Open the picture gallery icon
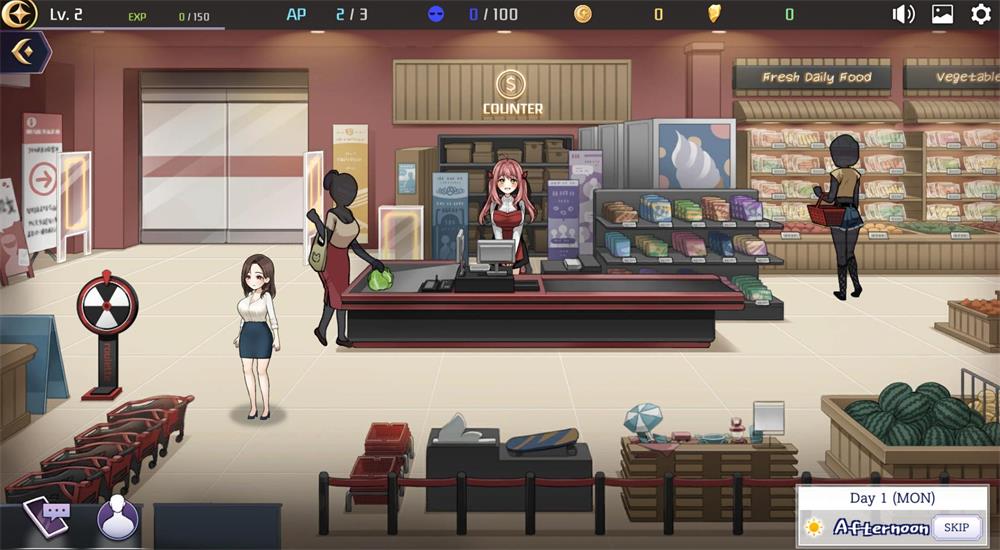Viewport: 1000px width, 550px height. [x=942, y=14]
